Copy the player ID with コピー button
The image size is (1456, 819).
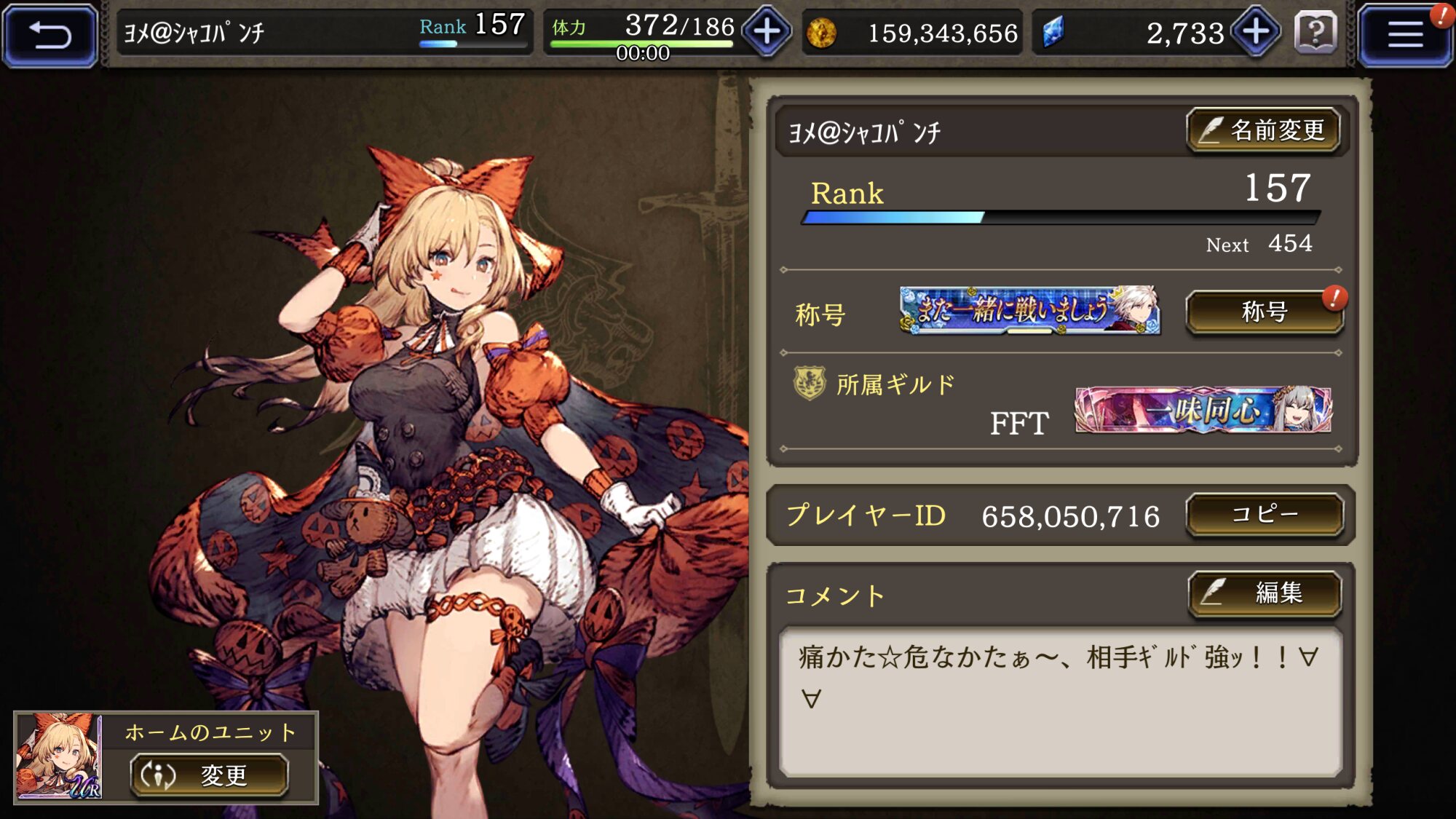[1265, 515]
